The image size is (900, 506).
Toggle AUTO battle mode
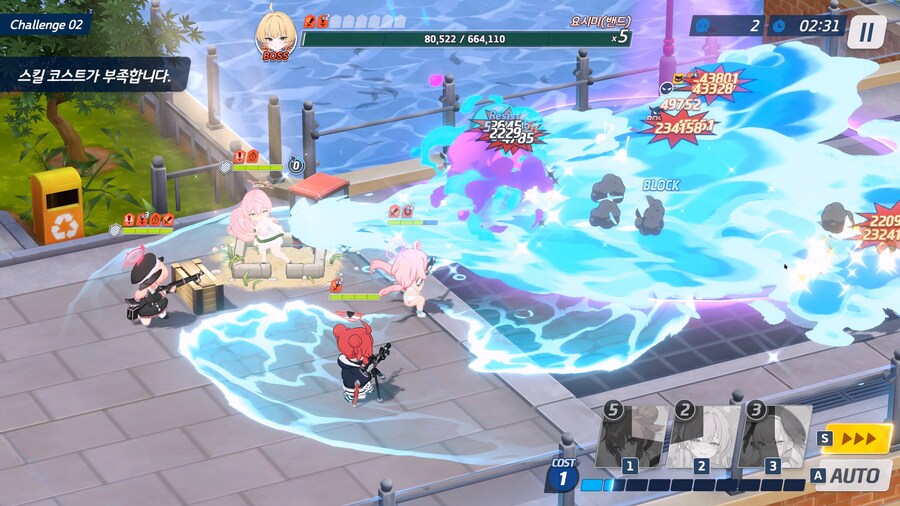point(852,475)
